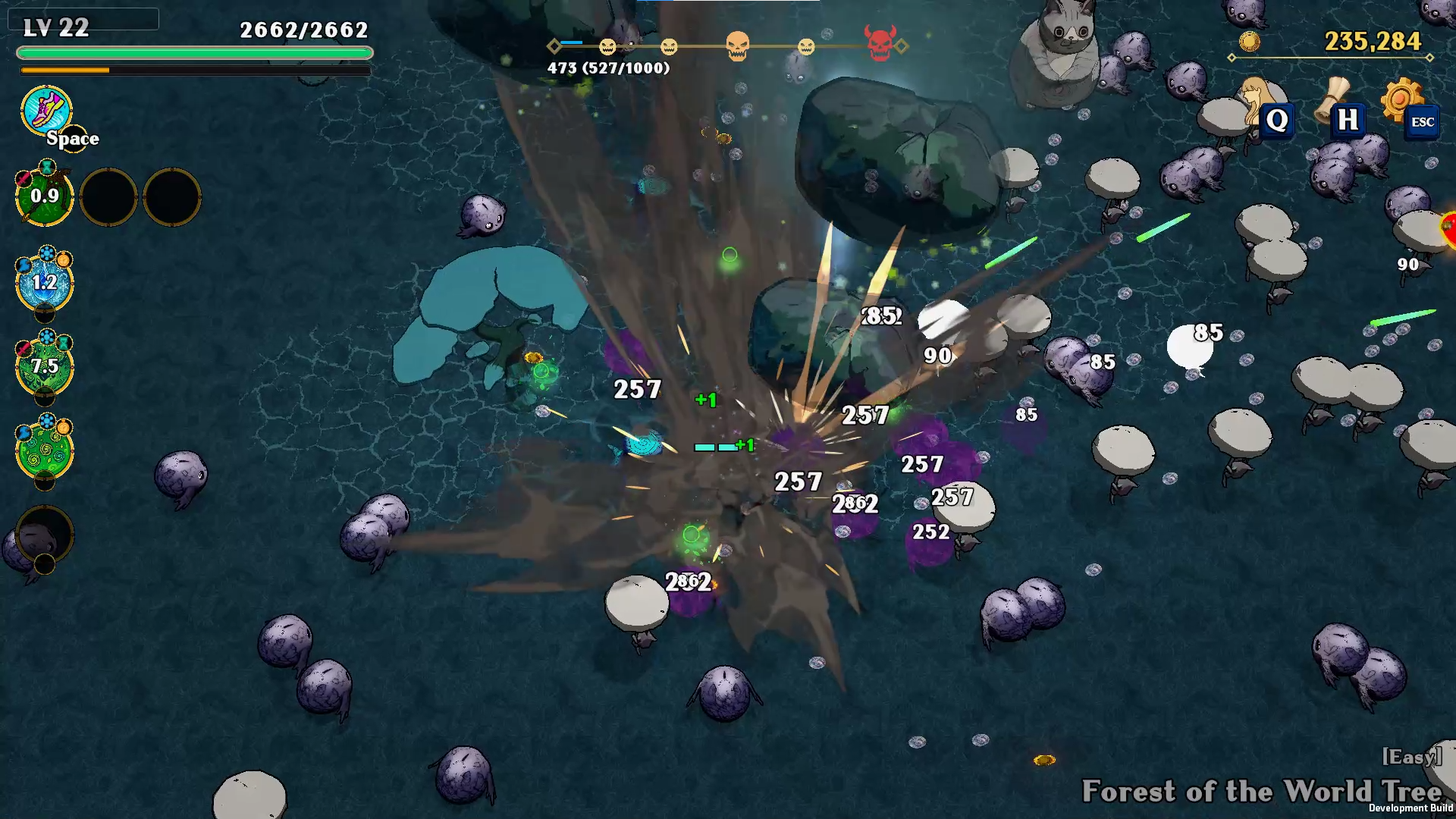Select the green swirl leaf skill
Screen dimensions: 1456x819
click(x=45, y=450)
